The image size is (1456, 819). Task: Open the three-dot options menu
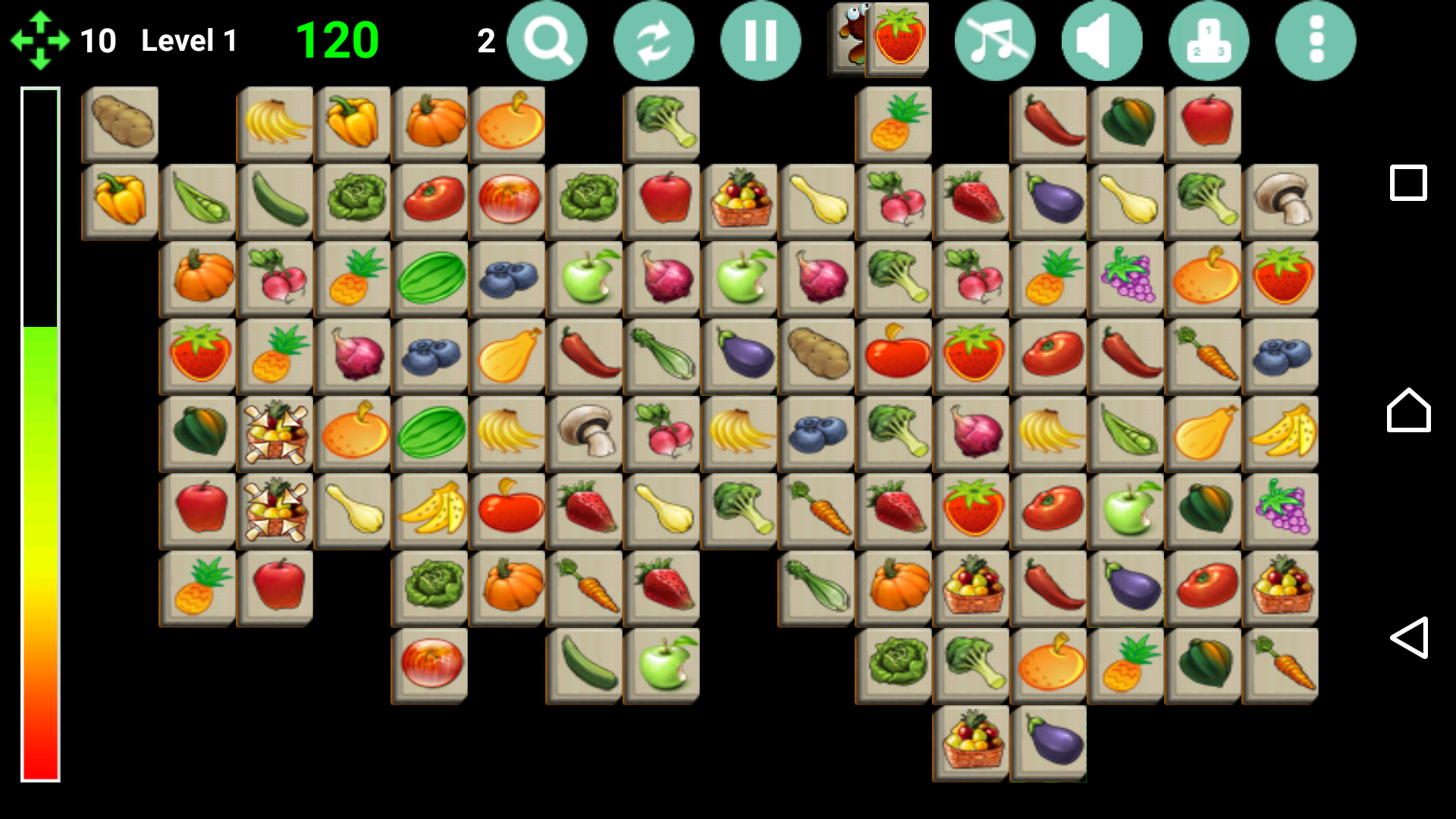coord(1315,42)
